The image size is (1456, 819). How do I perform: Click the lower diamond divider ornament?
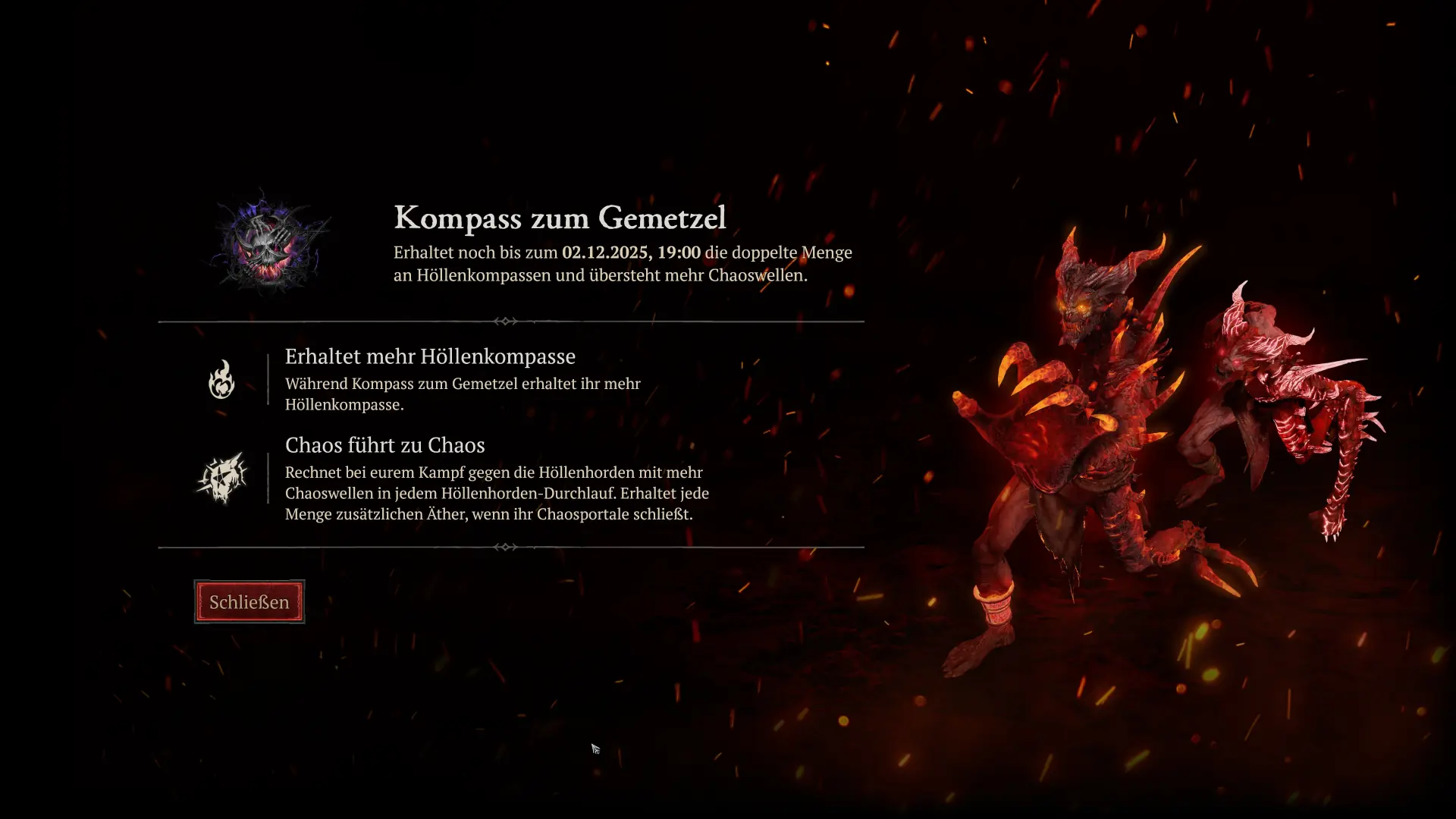pyautogui.click(x=507, y=545)
